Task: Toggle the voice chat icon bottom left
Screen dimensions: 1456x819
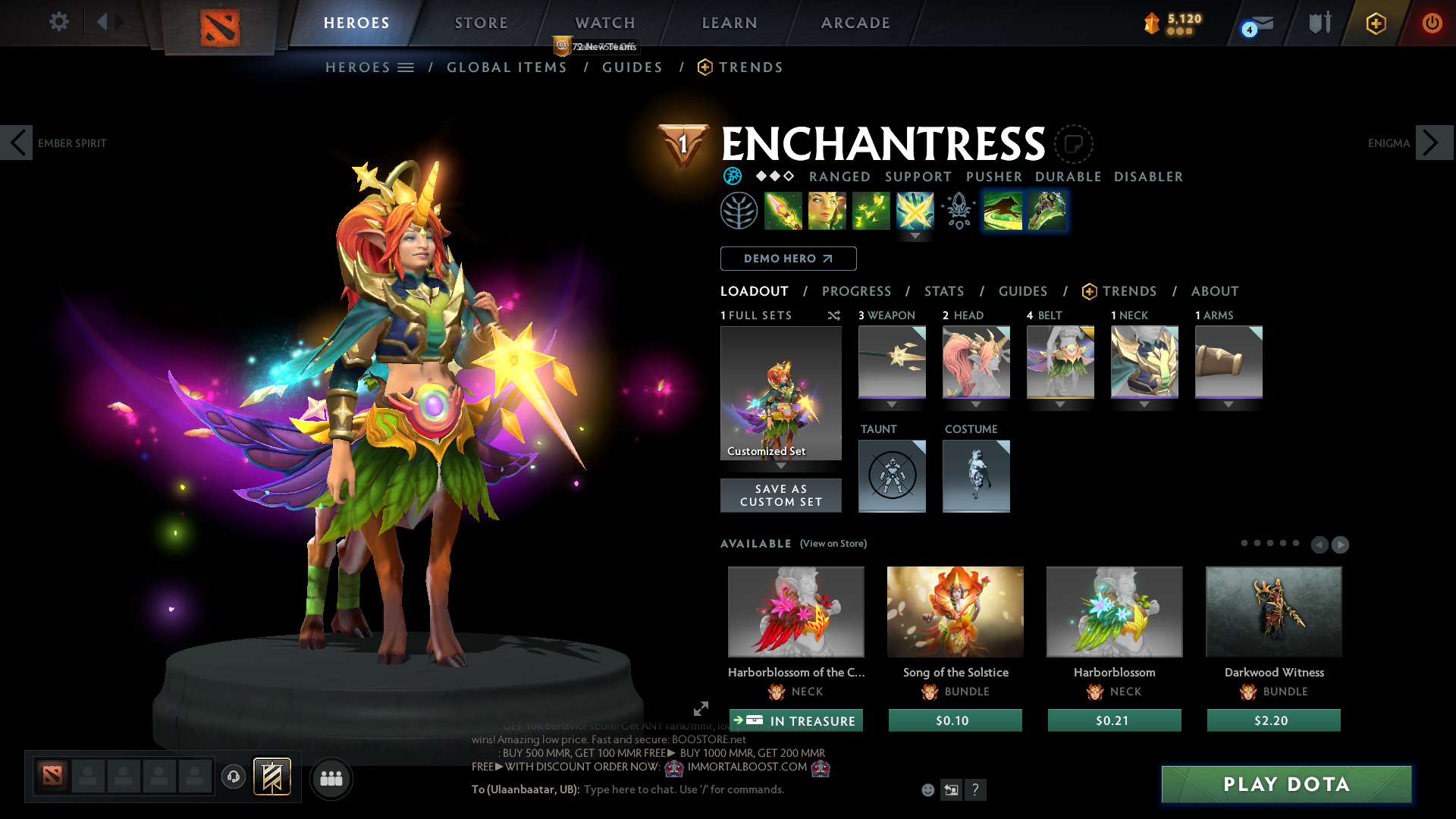Action: 233,777
